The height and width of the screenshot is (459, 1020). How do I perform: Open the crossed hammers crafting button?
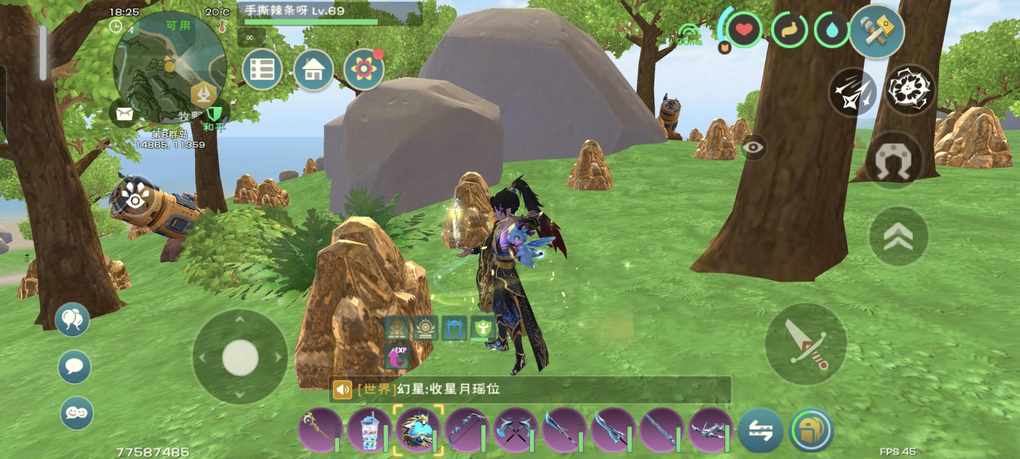(x=877, y=31)
